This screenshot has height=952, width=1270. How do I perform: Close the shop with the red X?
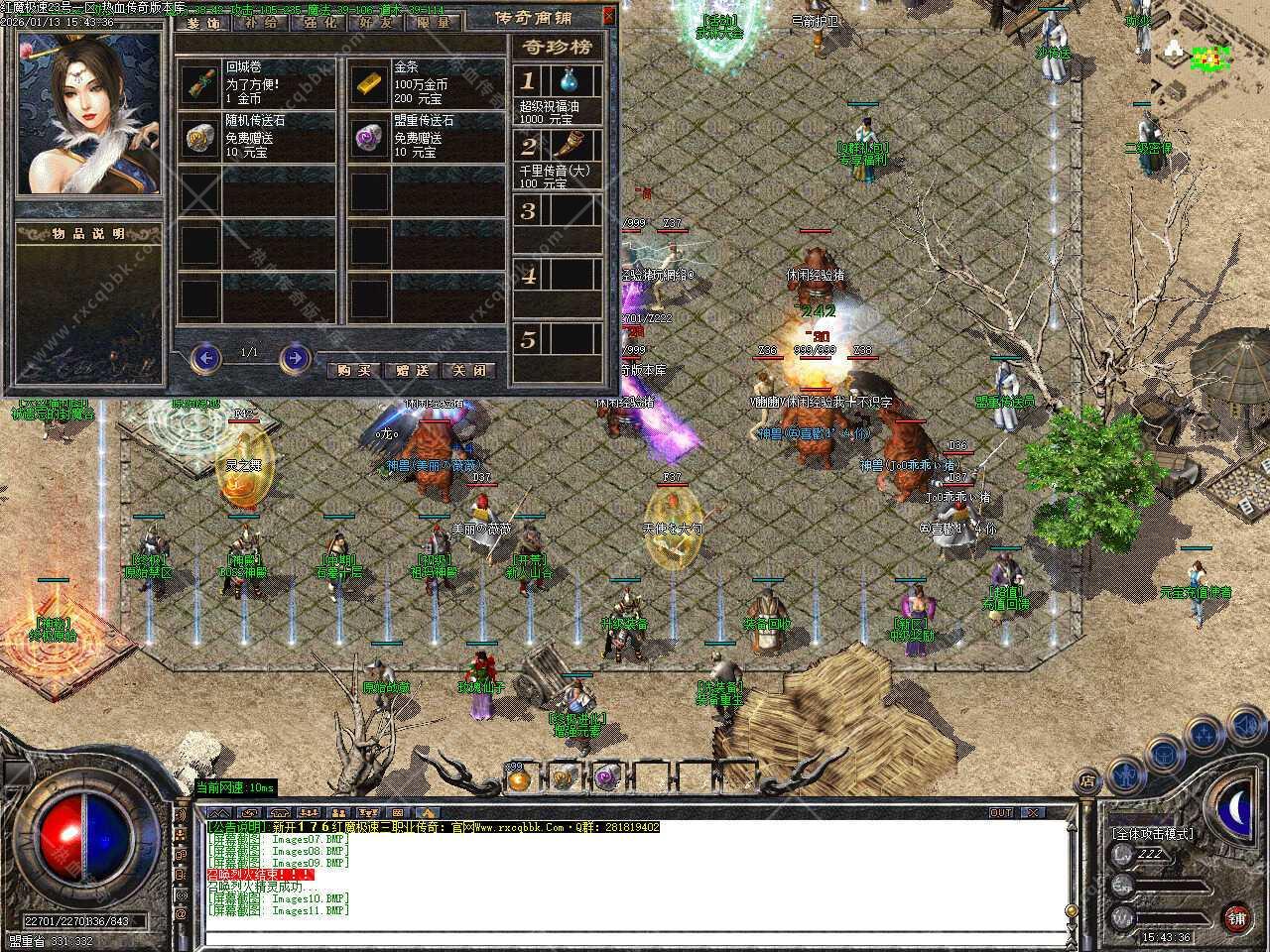(x=608, y=16)
